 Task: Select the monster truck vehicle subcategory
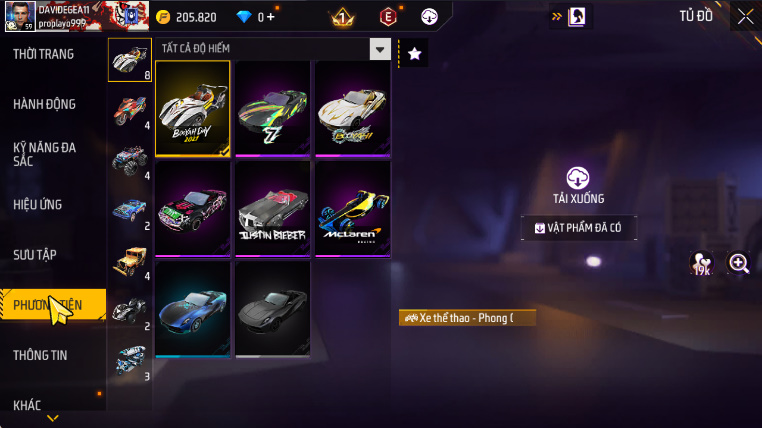point(130,159)
